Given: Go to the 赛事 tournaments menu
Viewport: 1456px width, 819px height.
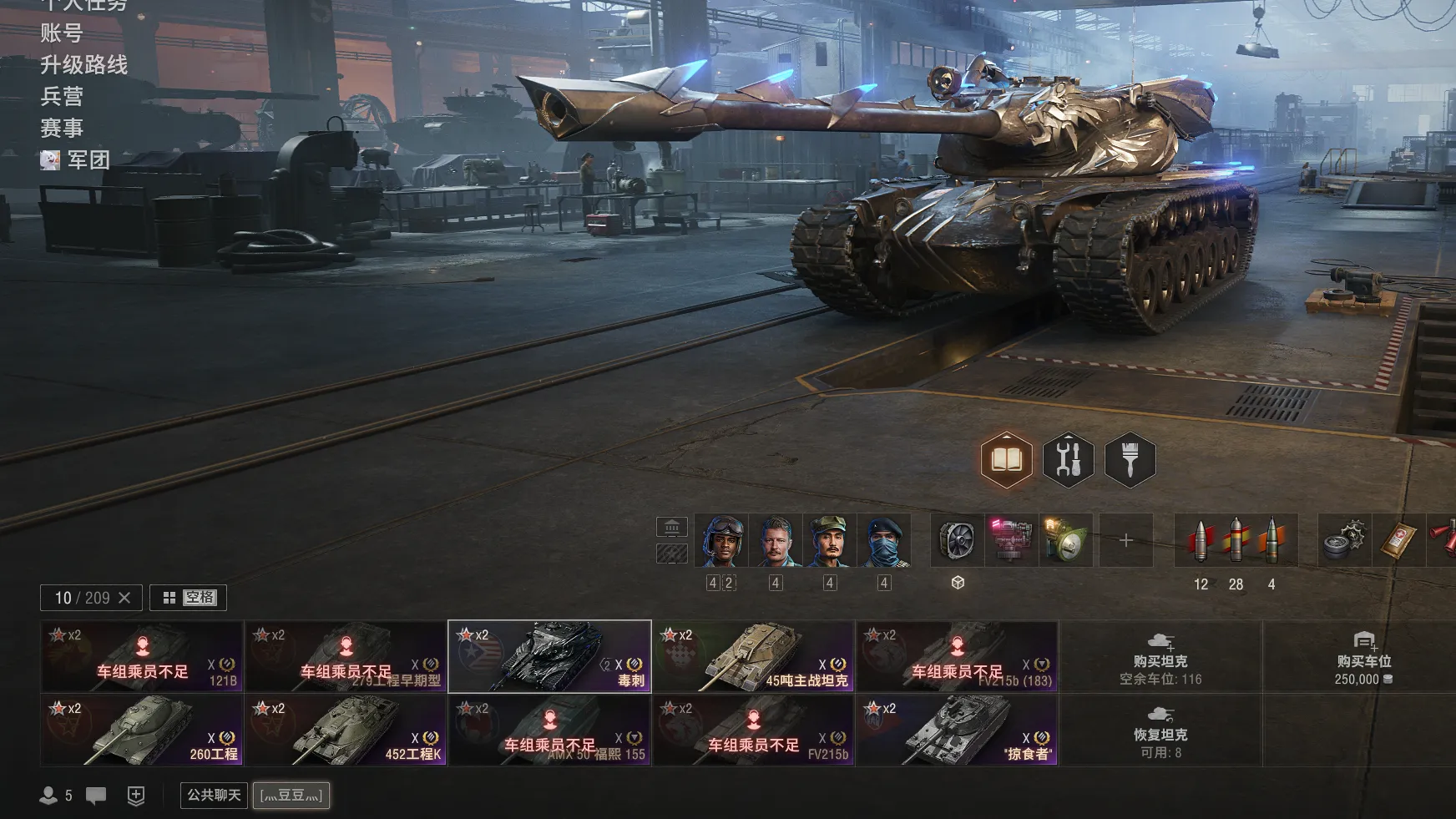Looking at the screenshot, I should click(62, 129).
